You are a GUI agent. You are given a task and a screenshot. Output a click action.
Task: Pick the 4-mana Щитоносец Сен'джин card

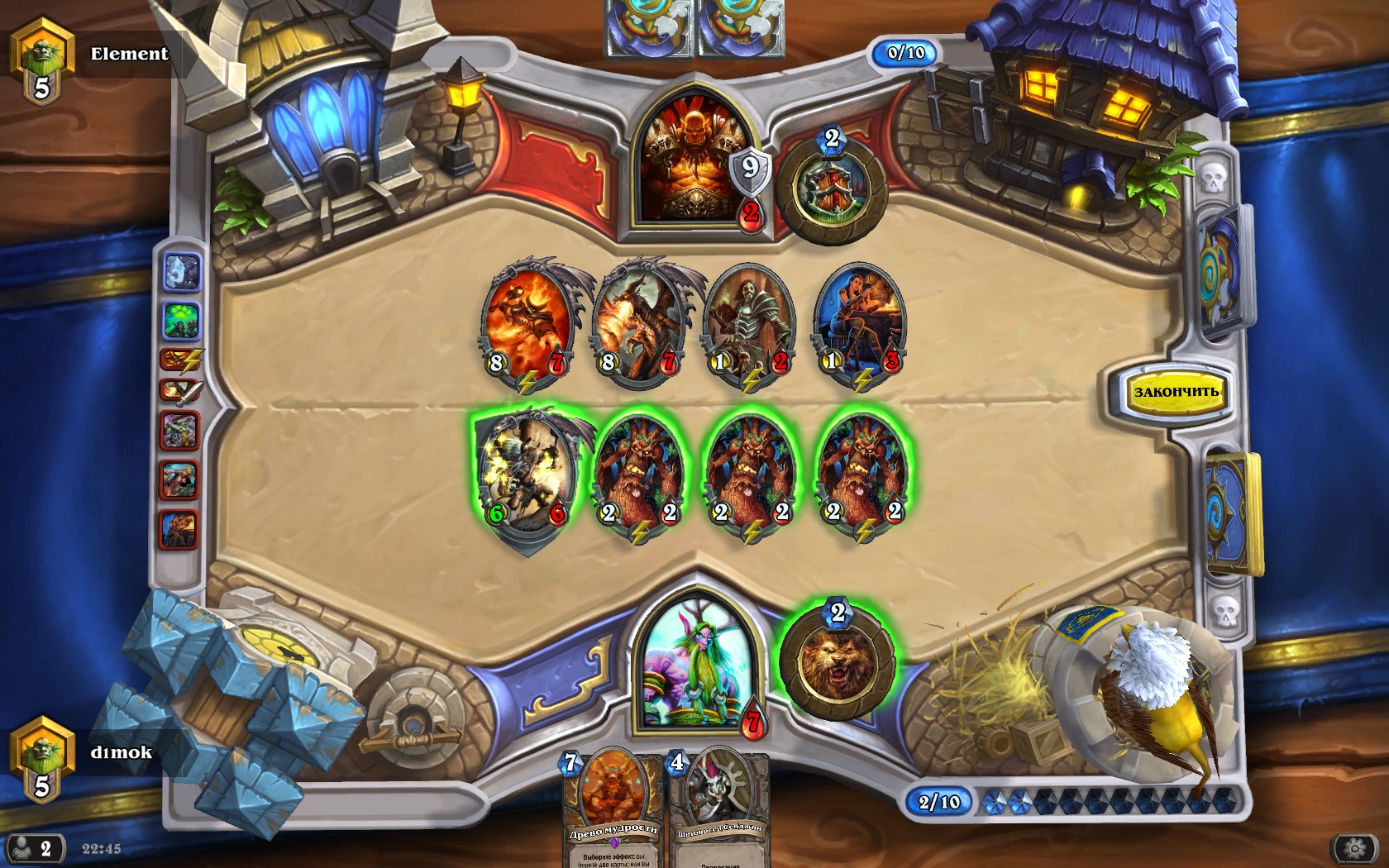pos(718,810)
